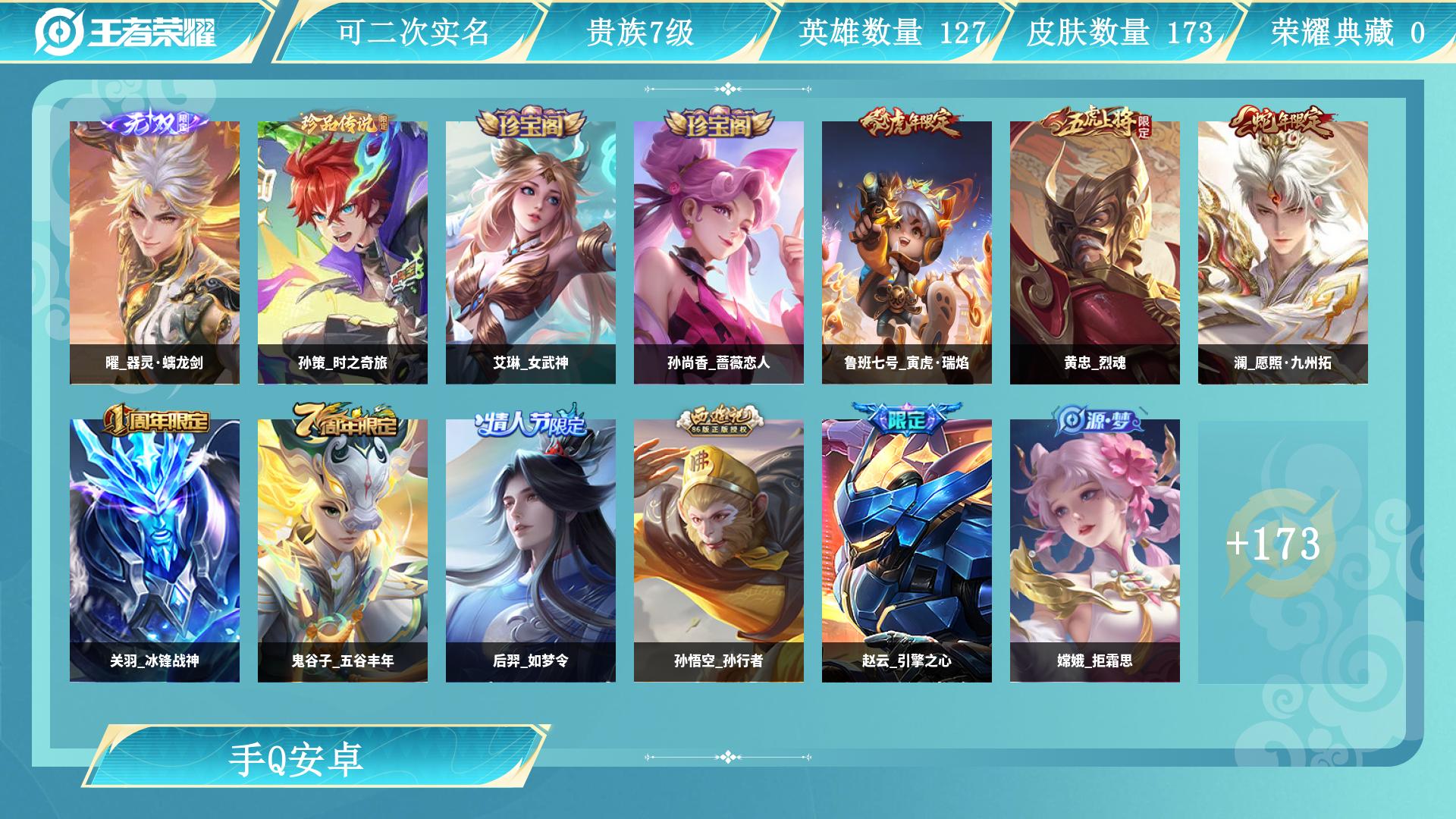Click the 珍品传说 badge on 孙策 card
This screenshot has height=819, width=1456.
pyautogui.click(x=343, y=127)
